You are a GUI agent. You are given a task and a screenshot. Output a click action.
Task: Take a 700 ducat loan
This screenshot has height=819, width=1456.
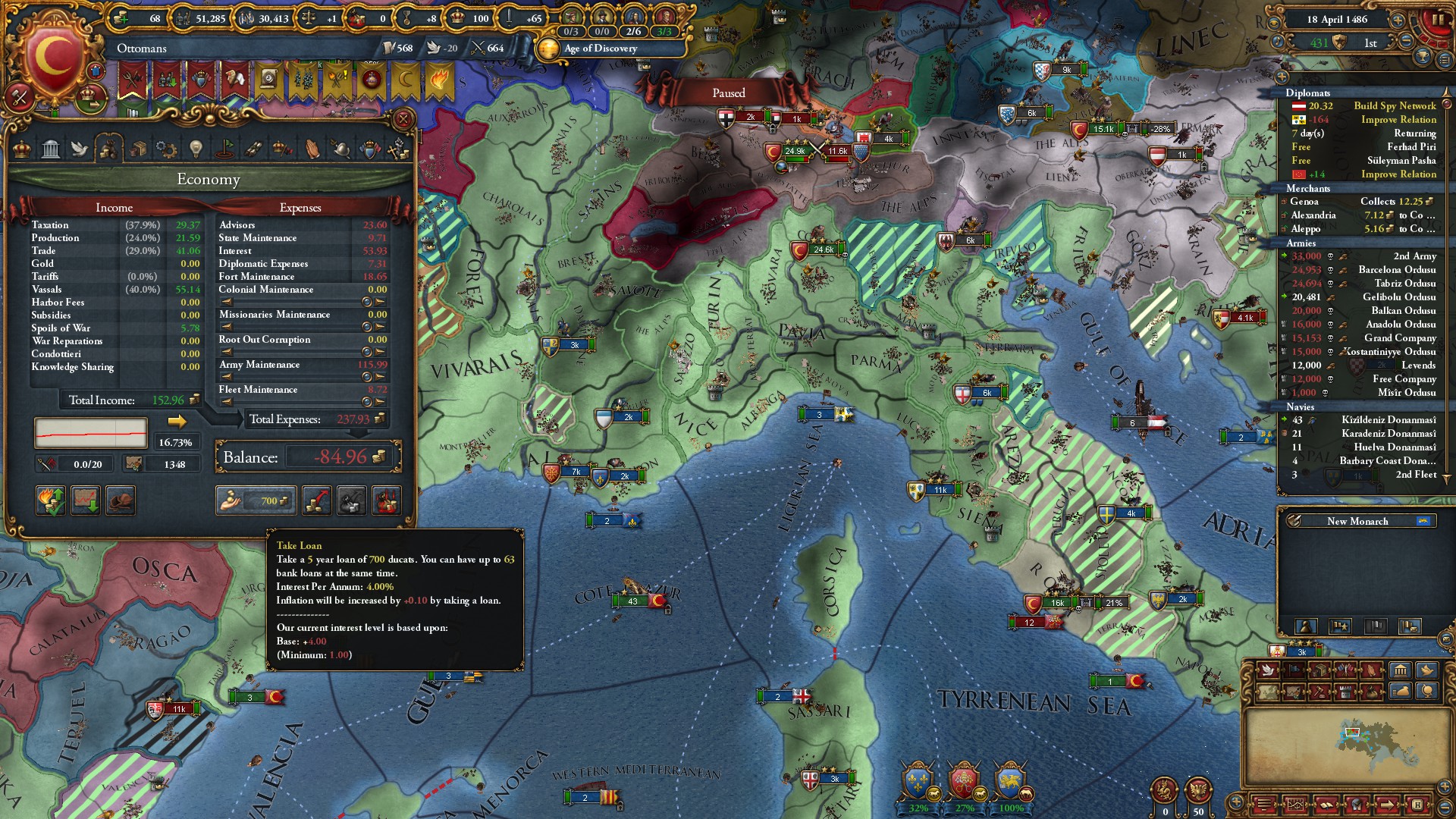[x=256, y=500]
